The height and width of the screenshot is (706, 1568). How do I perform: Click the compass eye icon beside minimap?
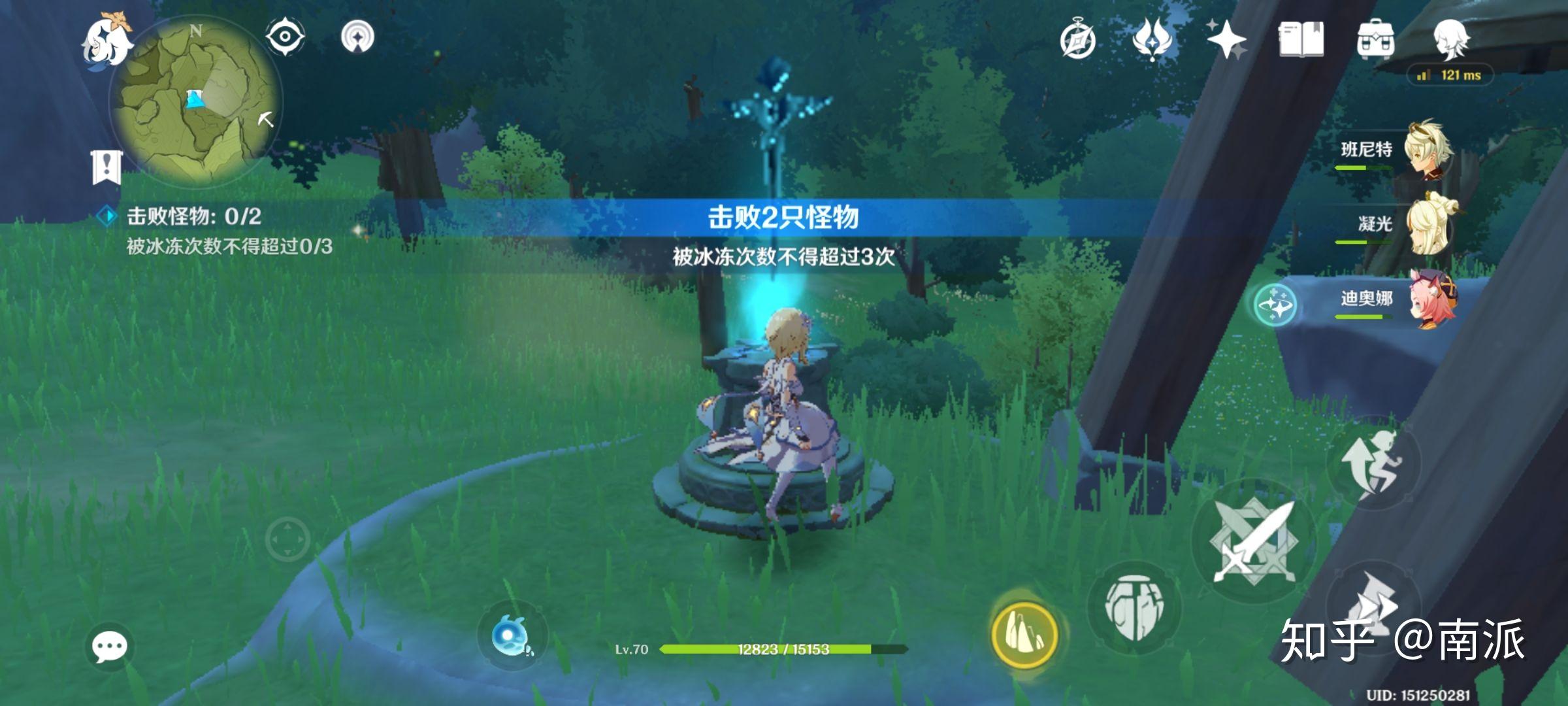tap(286, 36)
